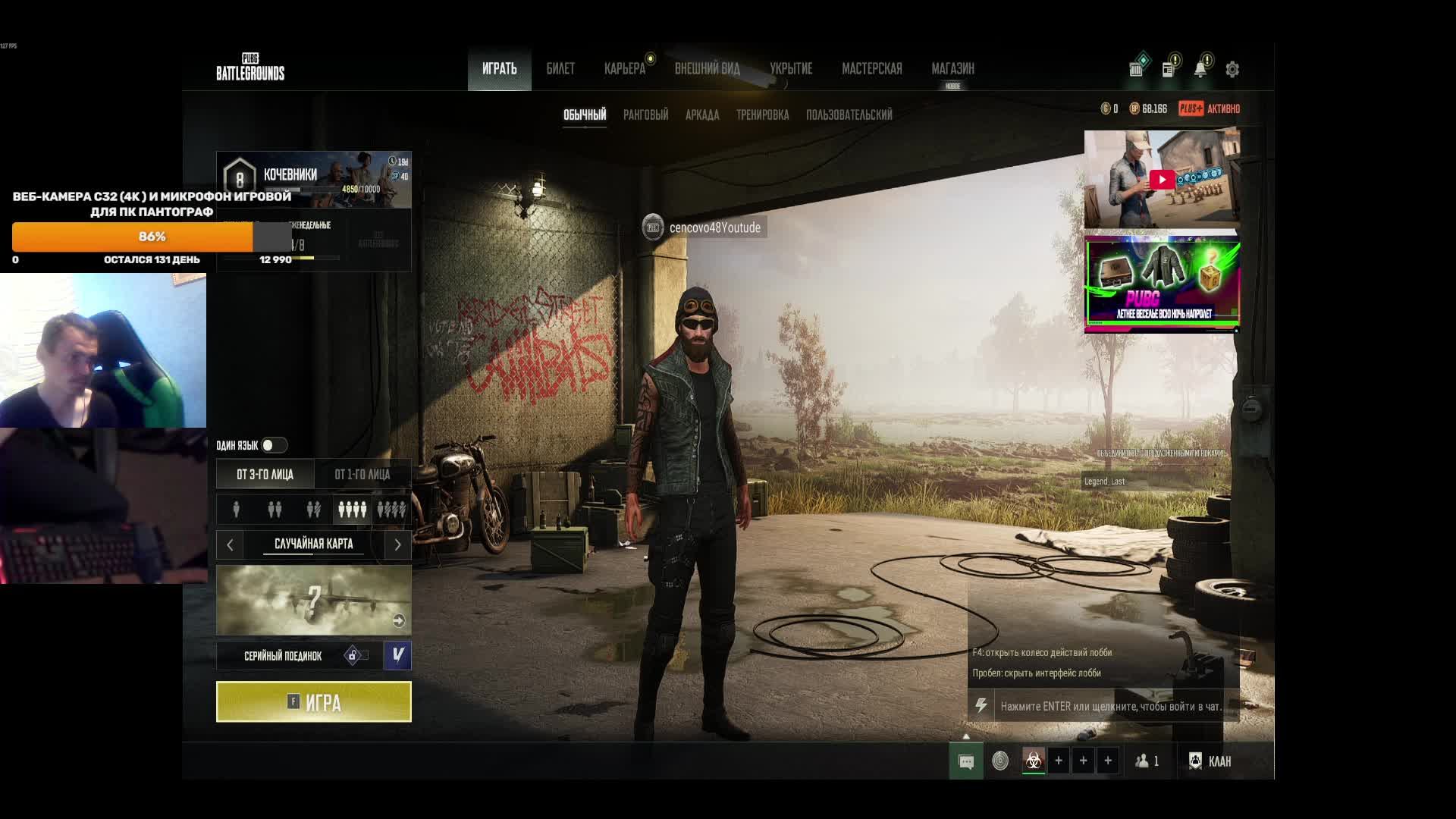Start the match with the ИГРА button

click(x=313, y=701)
